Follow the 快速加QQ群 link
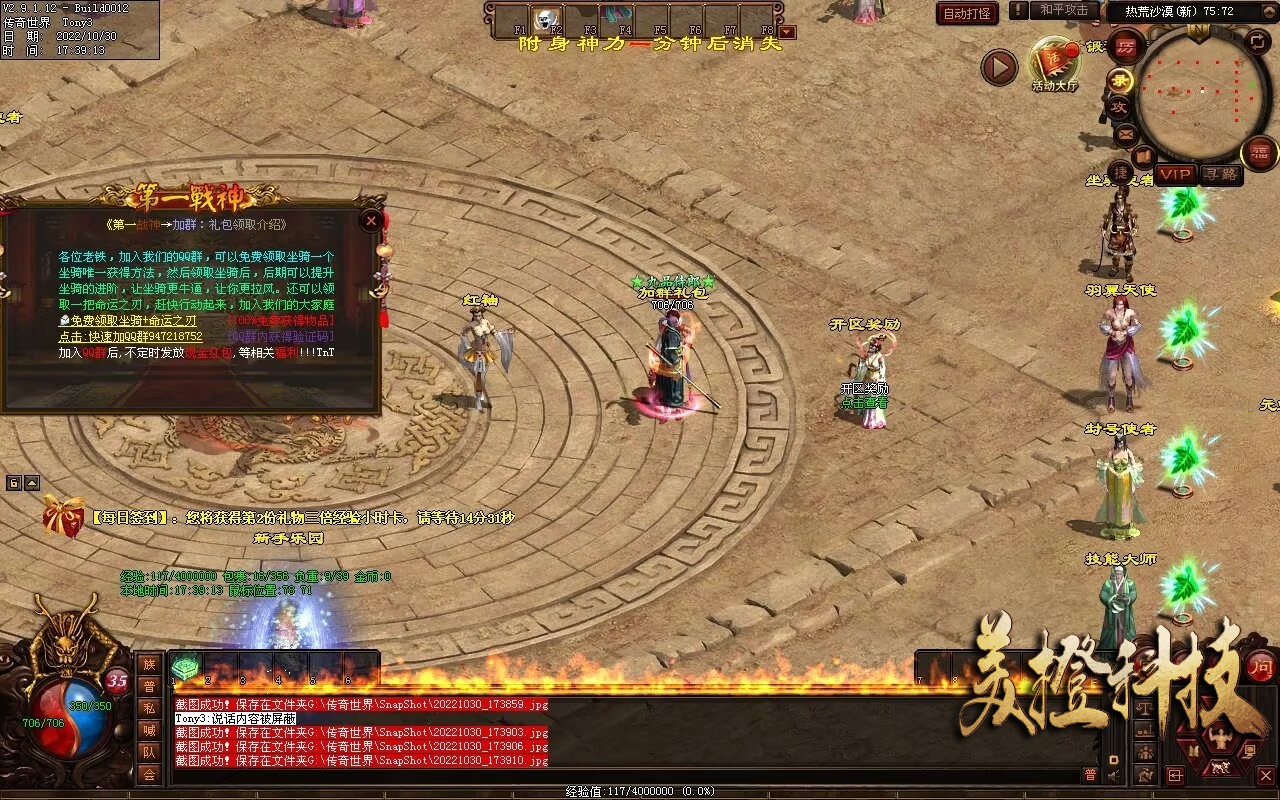 click(x=130, y=337)
